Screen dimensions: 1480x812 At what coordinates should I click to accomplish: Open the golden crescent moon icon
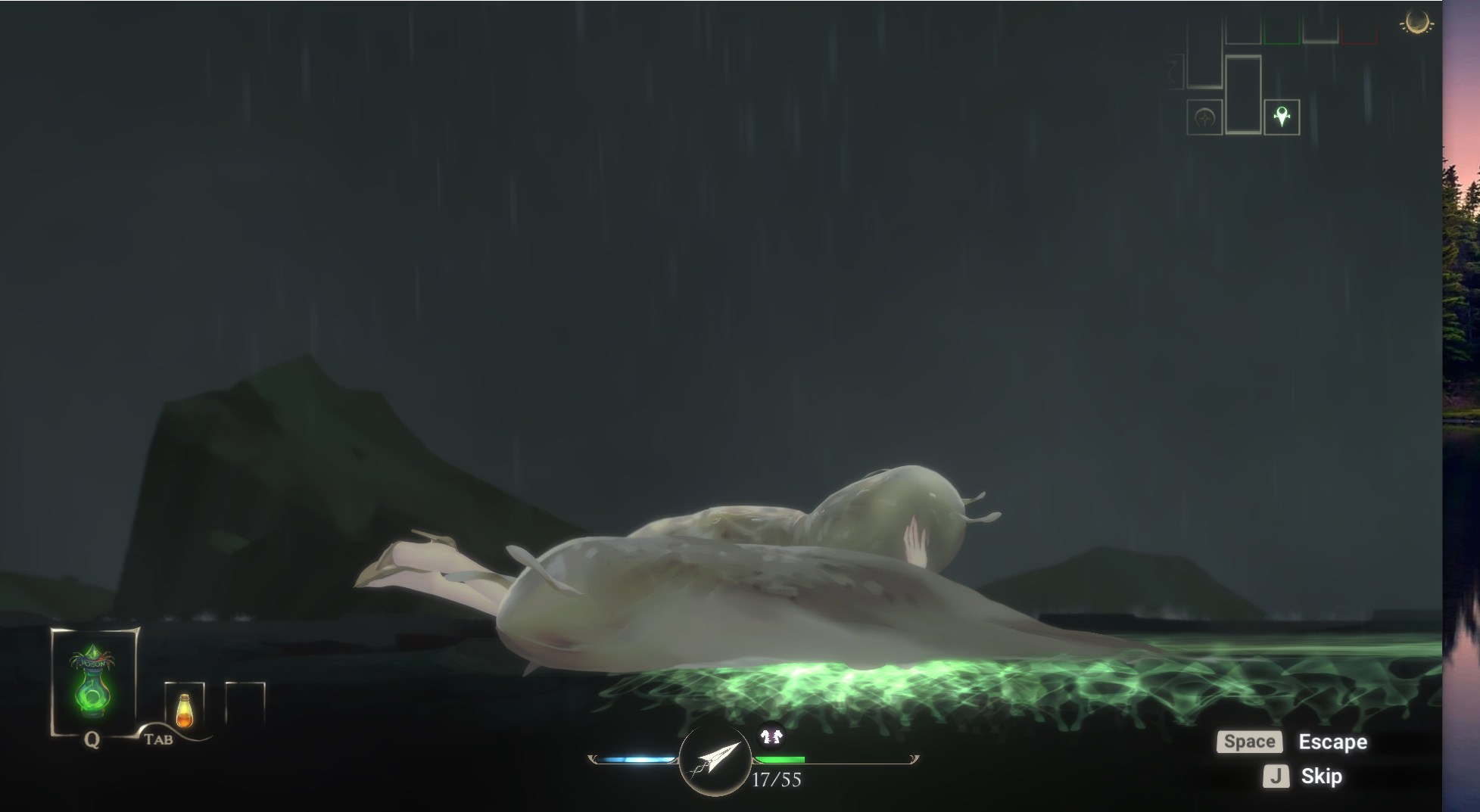coord(1415,23)
